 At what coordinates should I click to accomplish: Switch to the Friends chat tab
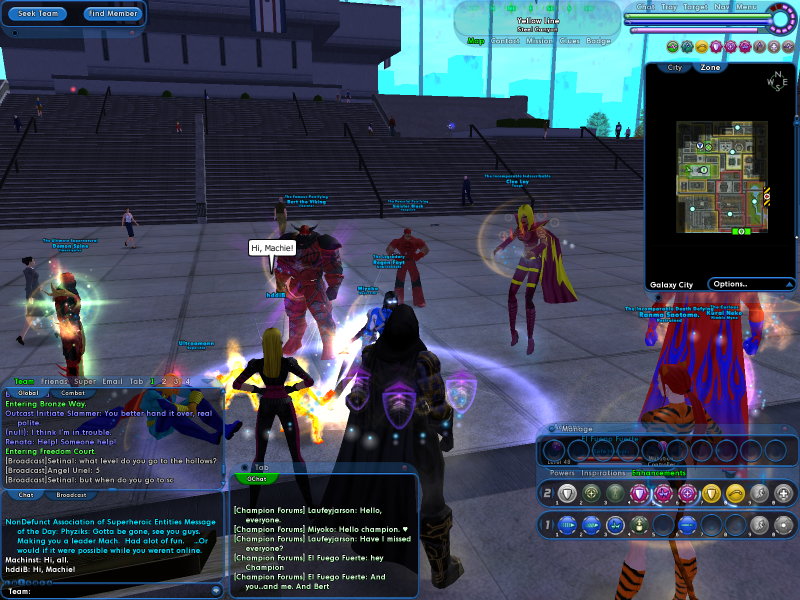56,381
